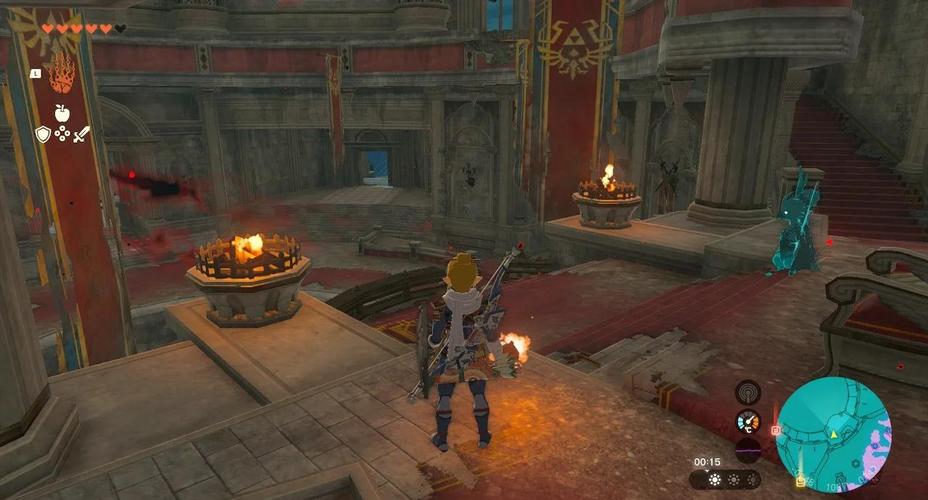Image resolution: width=928 pixels, height=500 pixels.
Task: Open the weather forecast strip
Action: point(731,480)
